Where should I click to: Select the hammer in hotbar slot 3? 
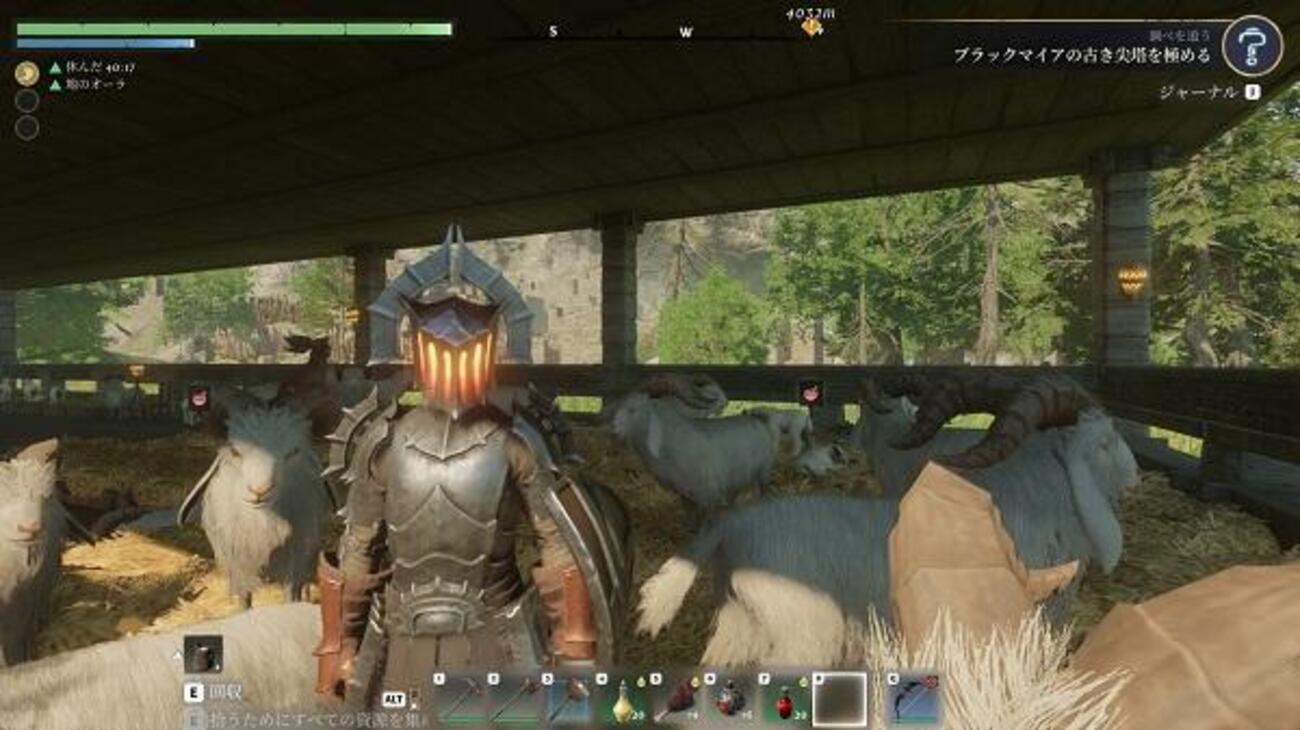568,699
